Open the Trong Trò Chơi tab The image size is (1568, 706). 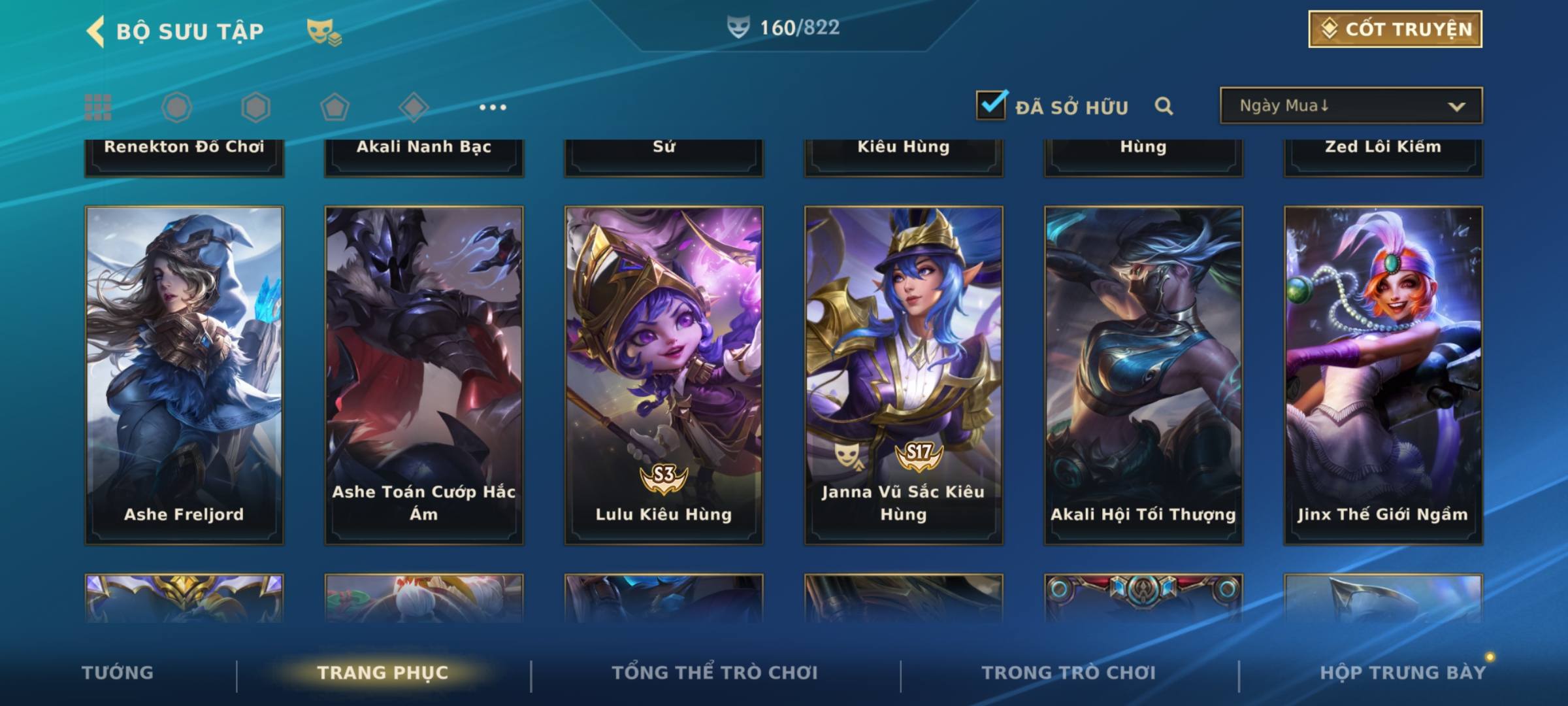click(1069, 673)
